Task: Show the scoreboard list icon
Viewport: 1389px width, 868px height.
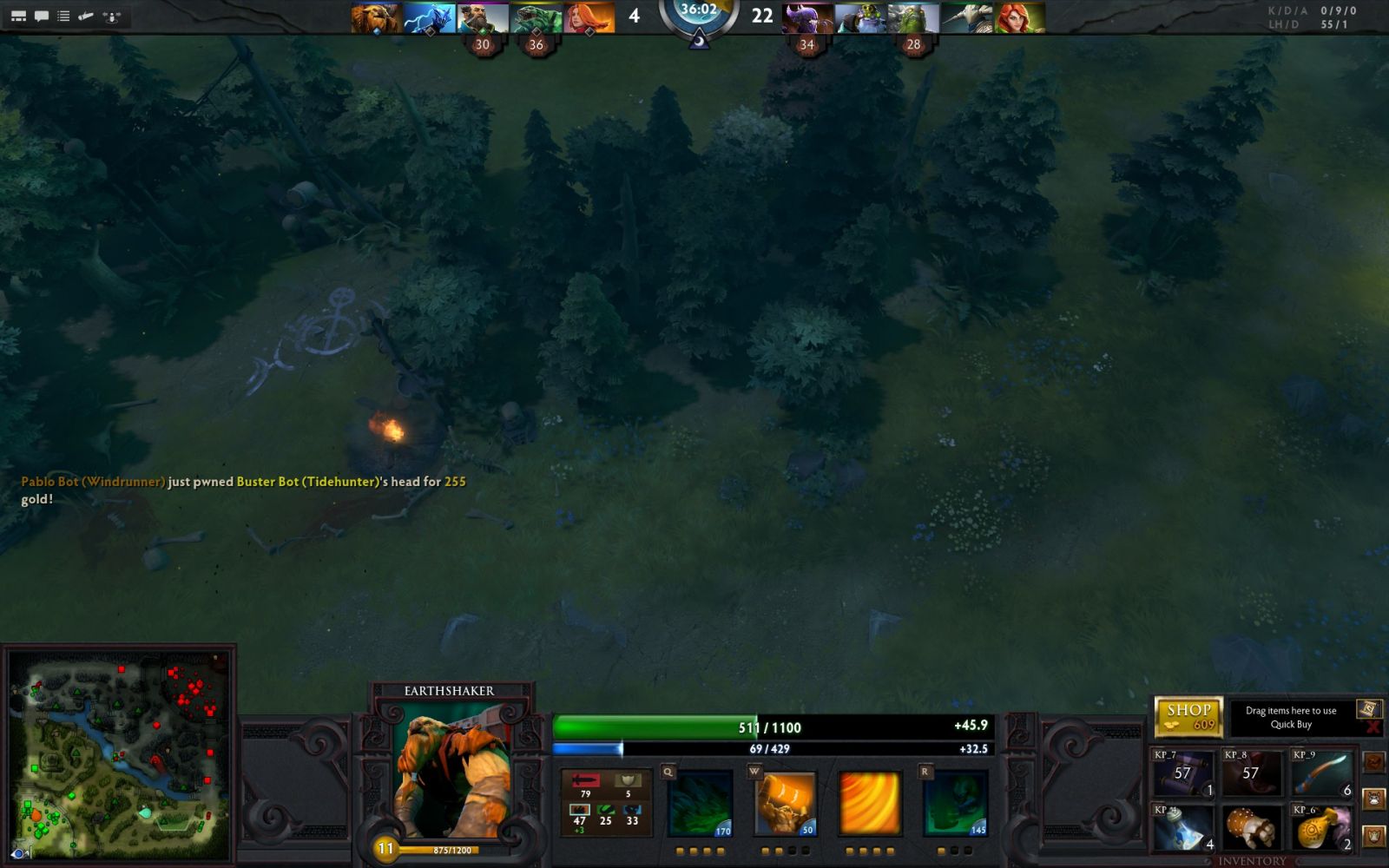Action: click(x=63, y=16)
